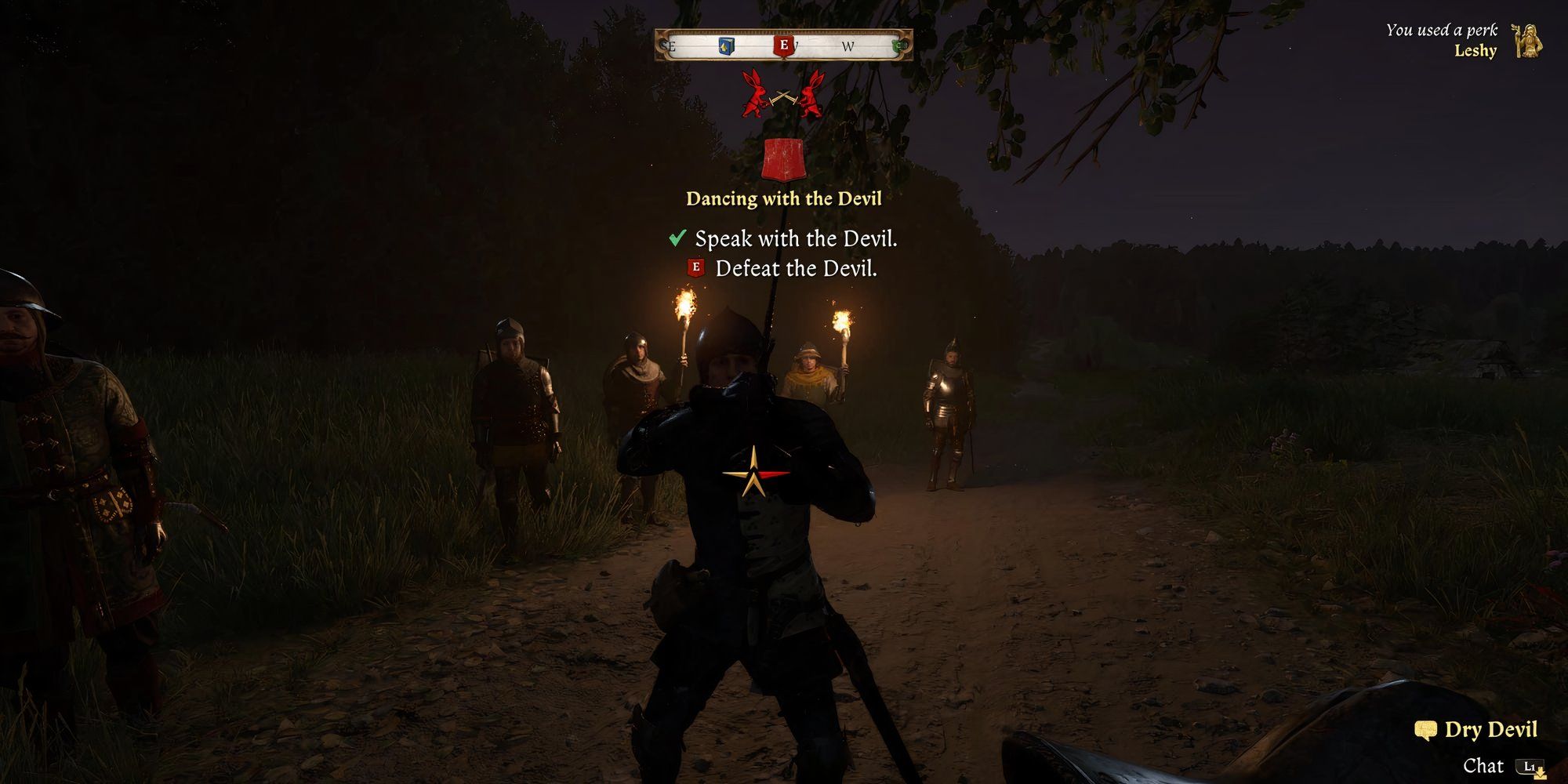Click the Leshy perk notification icon
1568x784 pixels.
1526,41
